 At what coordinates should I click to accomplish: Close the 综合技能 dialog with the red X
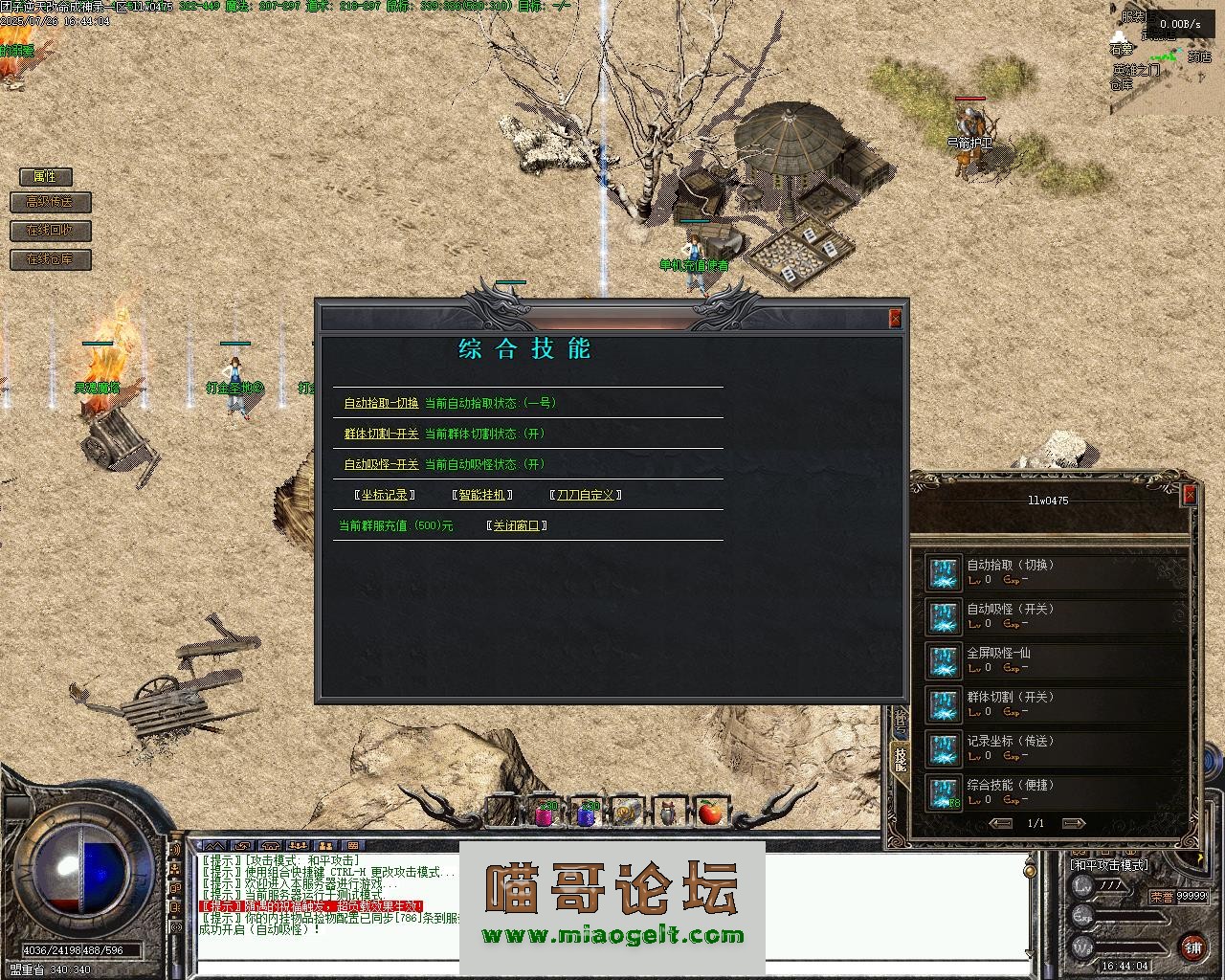[895, 319]
